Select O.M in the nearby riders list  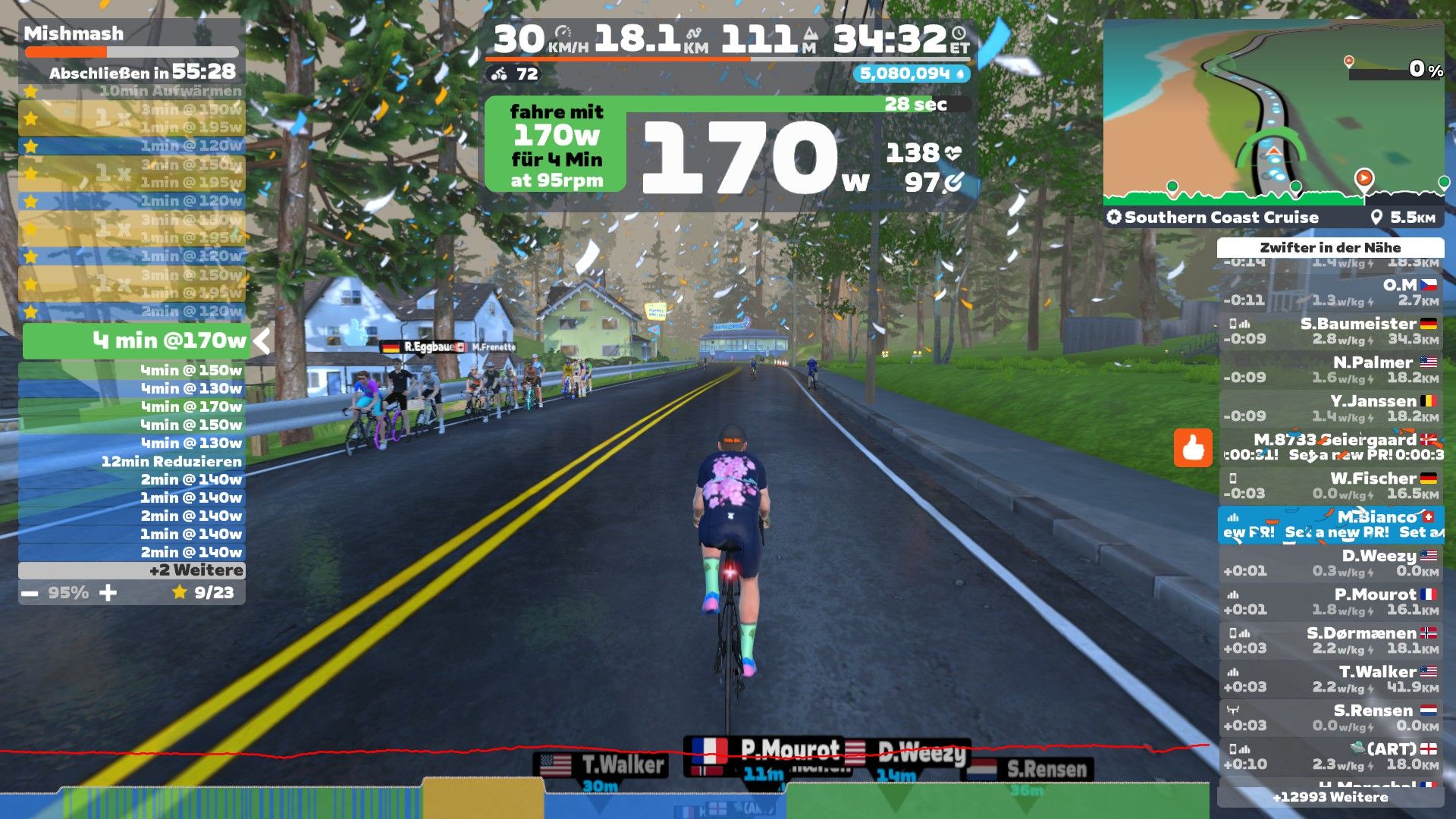1332,293
